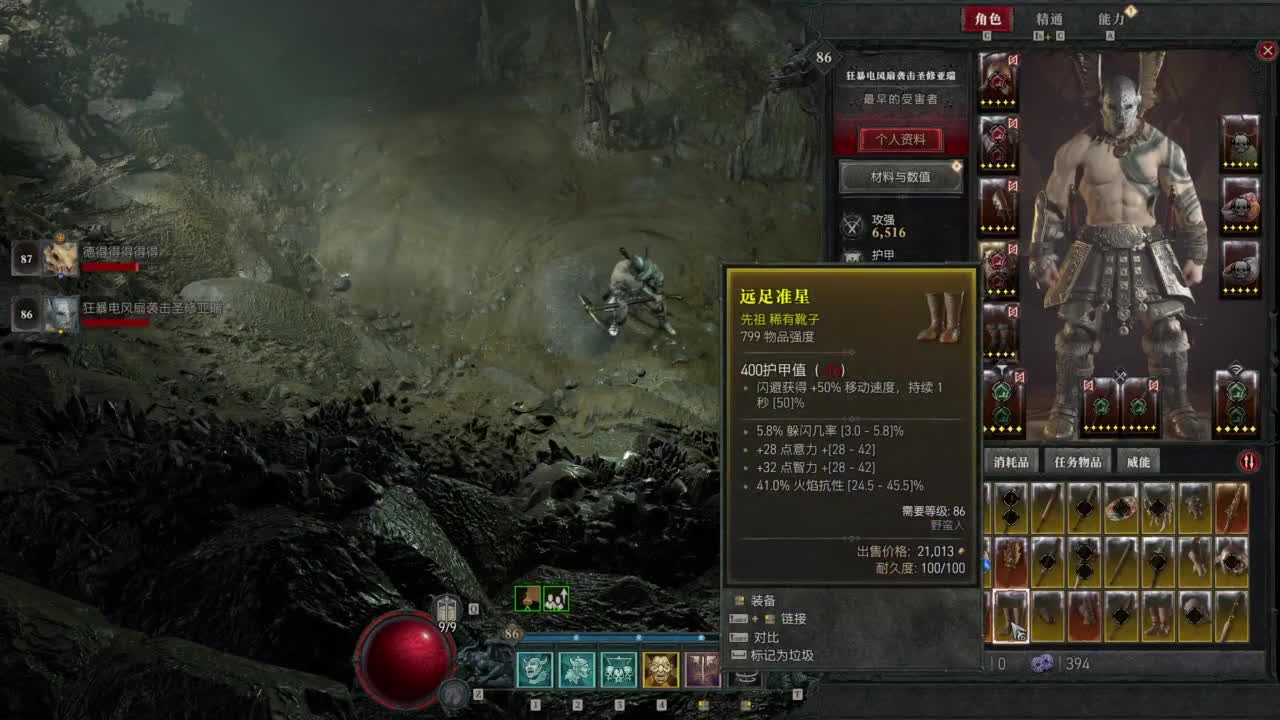Open the 消耗品 consumables tab
Screen dimensions: 1280x720
point(1013,460)
